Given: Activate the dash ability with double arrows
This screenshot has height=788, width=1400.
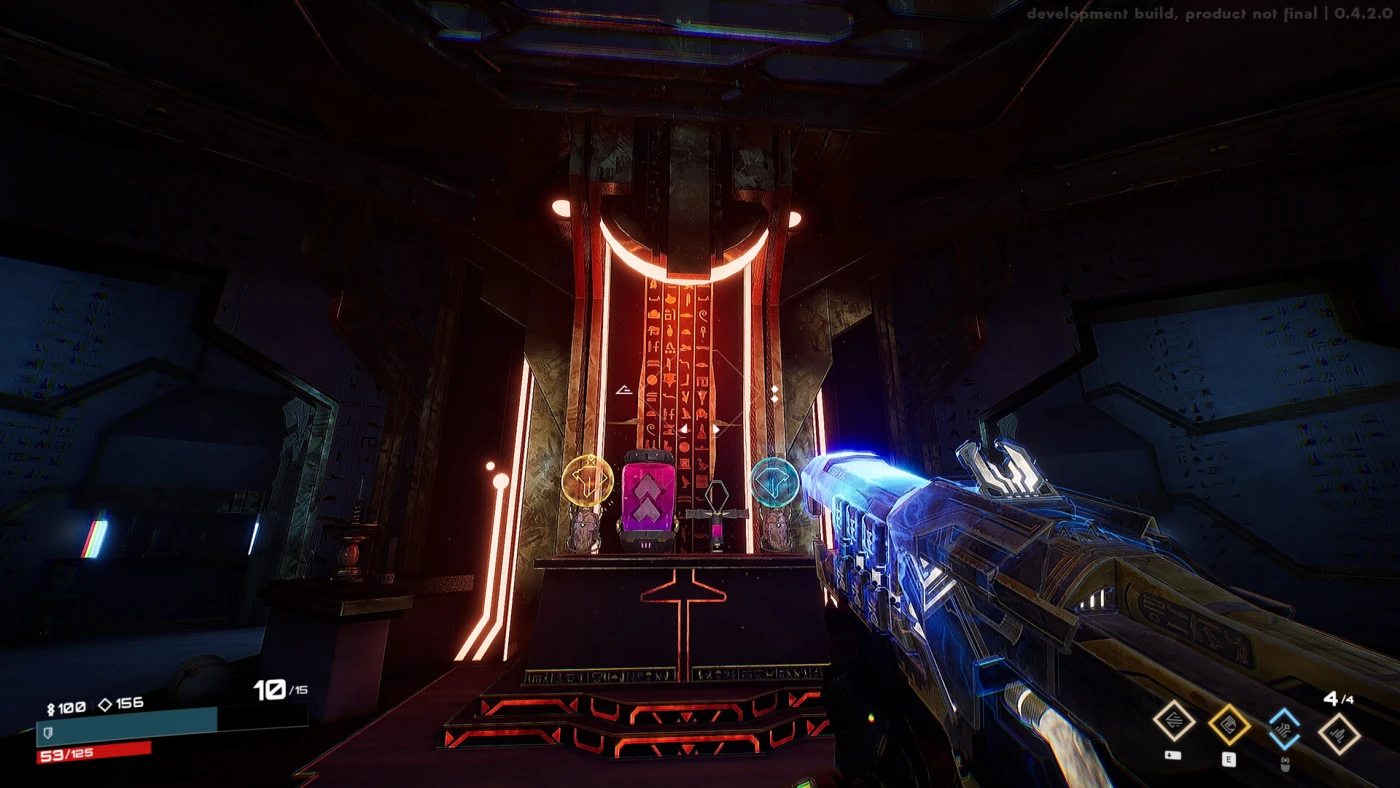Looking at the screenshot, I should 1174,722.
